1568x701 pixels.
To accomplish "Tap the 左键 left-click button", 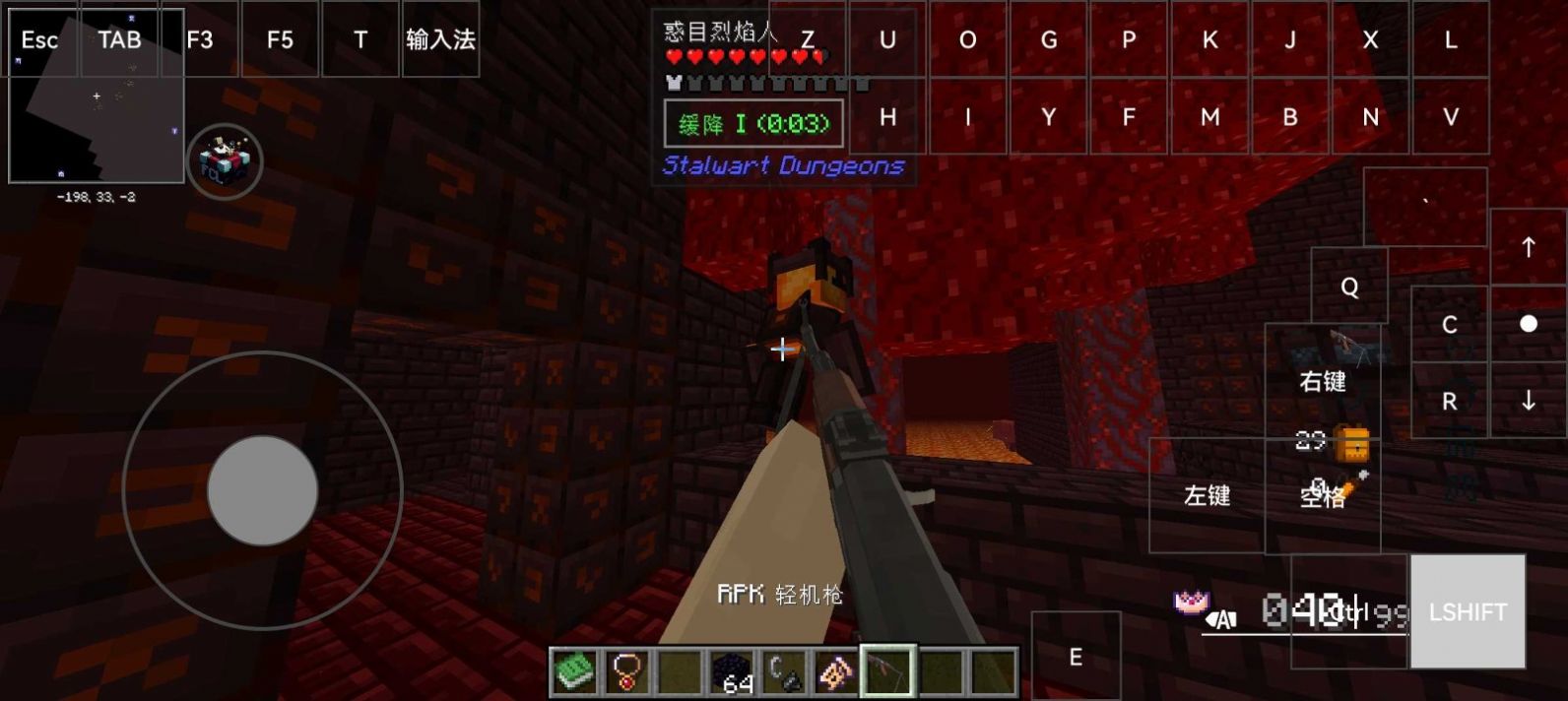I will point(1207,495).
